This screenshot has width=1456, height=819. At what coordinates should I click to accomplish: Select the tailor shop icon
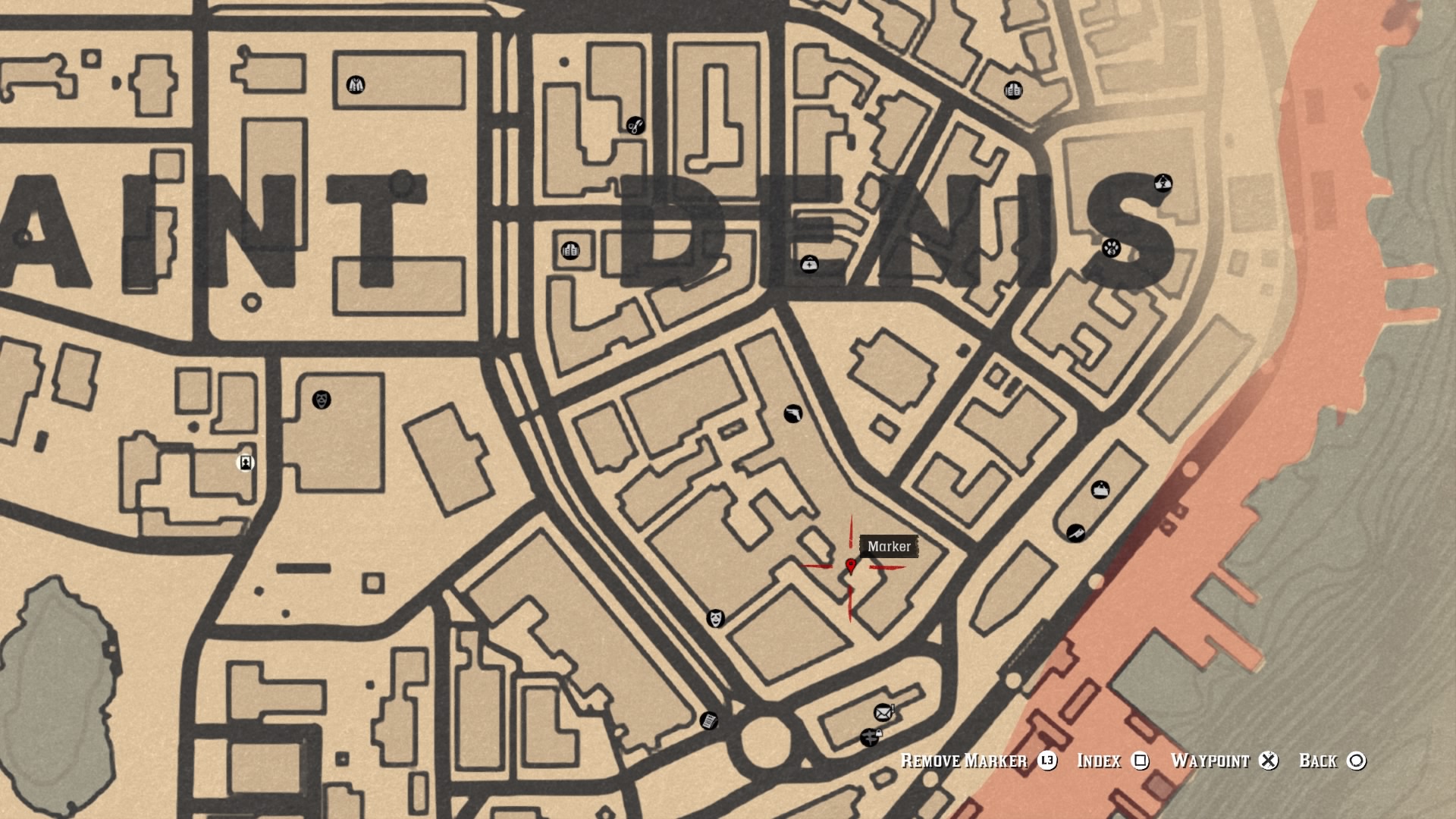pyautogui.click(x=355, y=84)
